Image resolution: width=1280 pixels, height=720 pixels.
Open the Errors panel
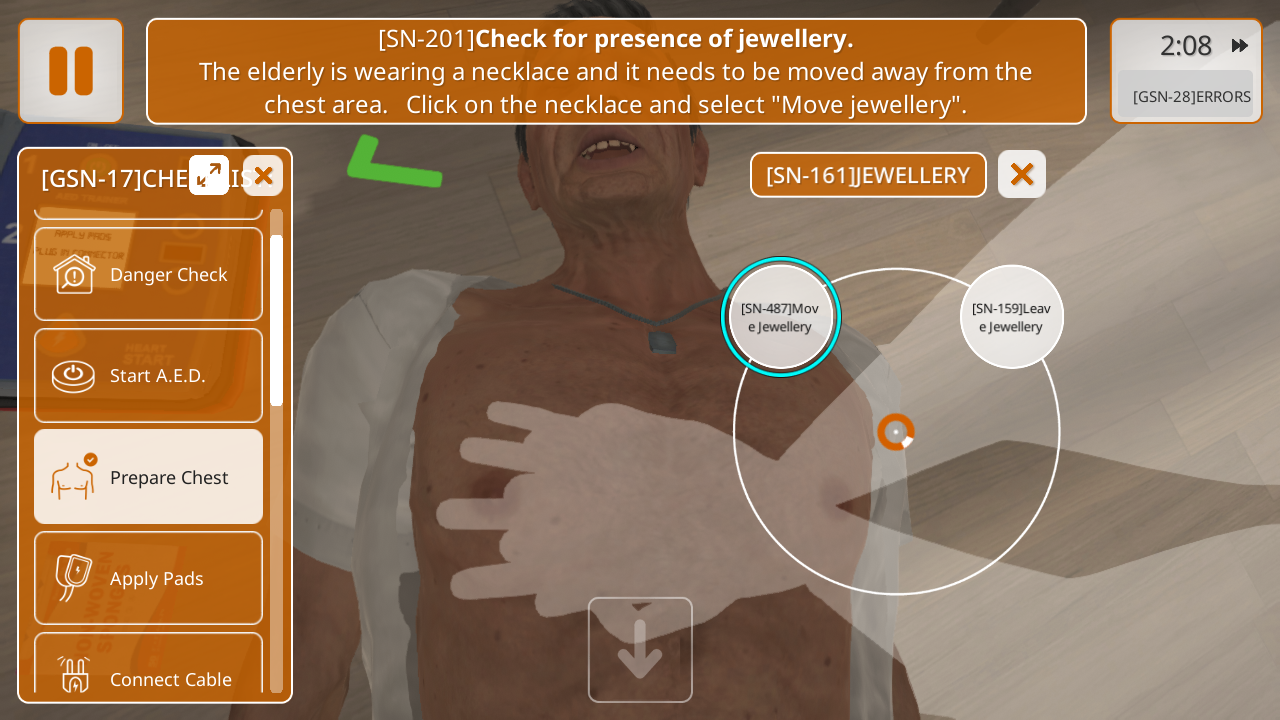pos(1190,96)
